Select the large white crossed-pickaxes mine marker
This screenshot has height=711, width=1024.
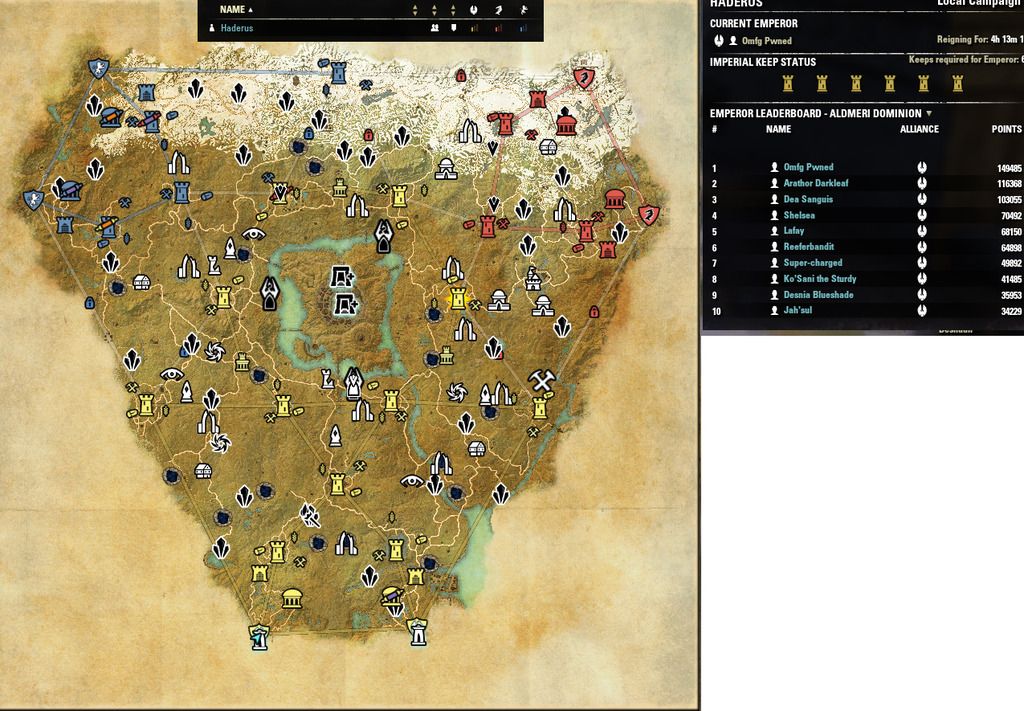pos(542,380)
